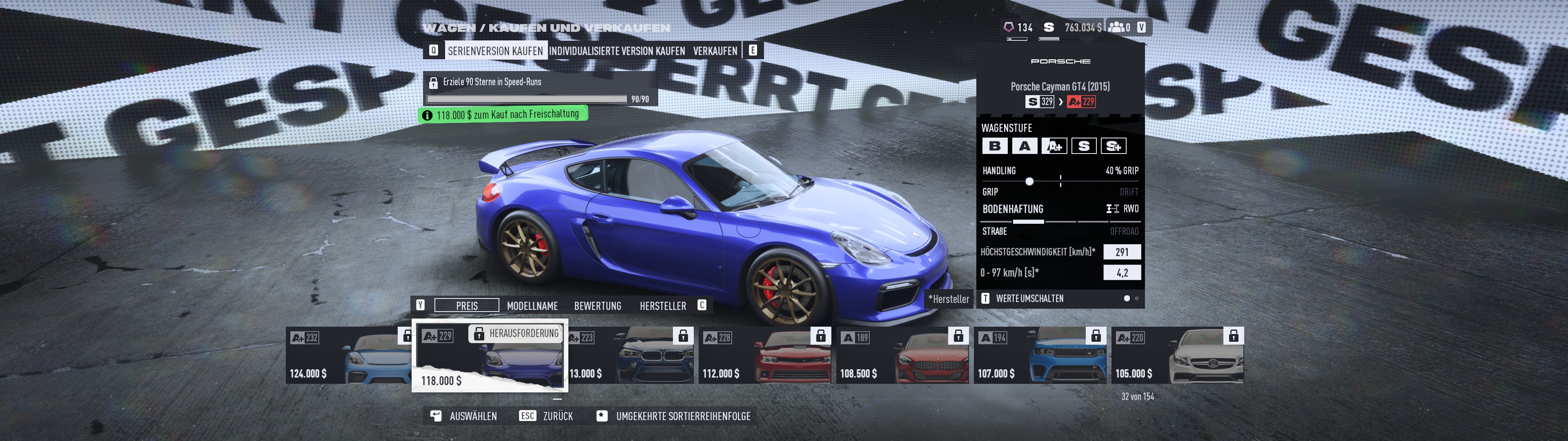The width and height of the screenshot is (1568, 441).
Task: Sort cars by Hersteller
Action: click(x=662, y=306)
